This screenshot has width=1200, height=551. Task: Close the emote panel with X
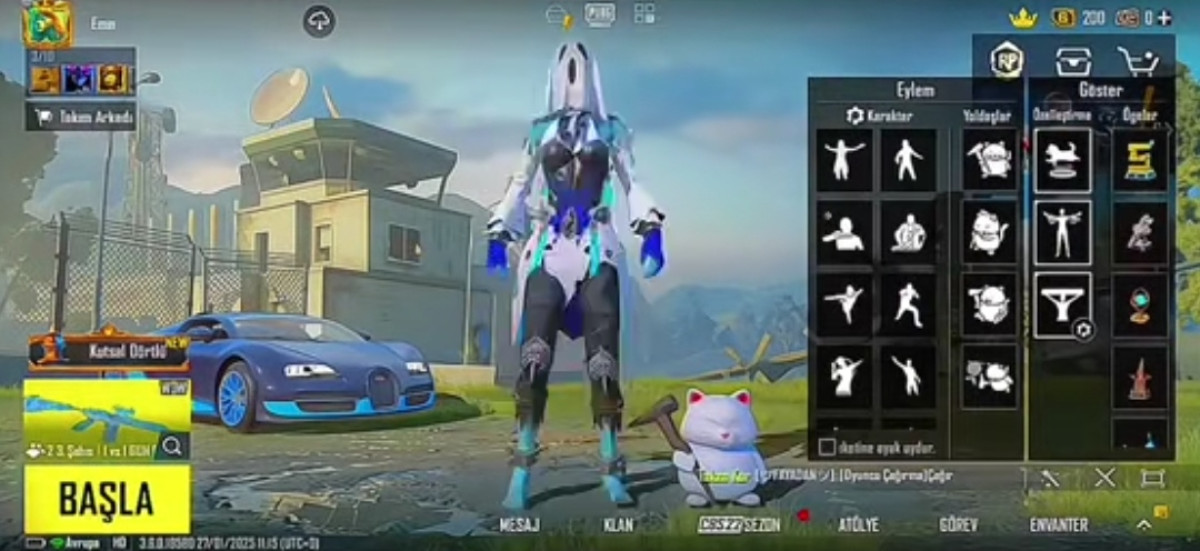(1104, 478)
